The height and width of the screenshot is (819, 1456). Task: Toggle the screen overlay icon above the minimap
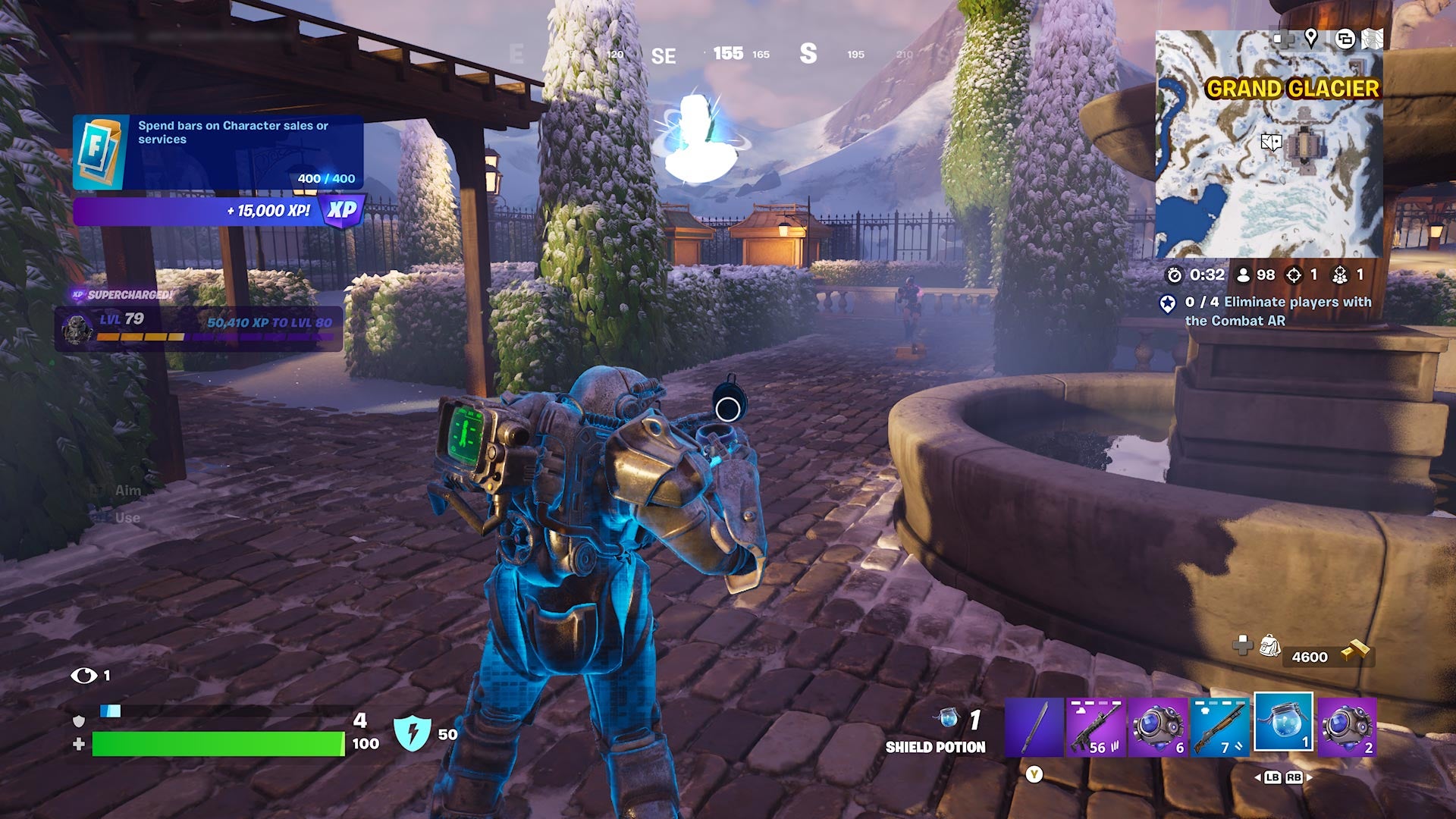pyautogui.click(x=1345, y=39)
